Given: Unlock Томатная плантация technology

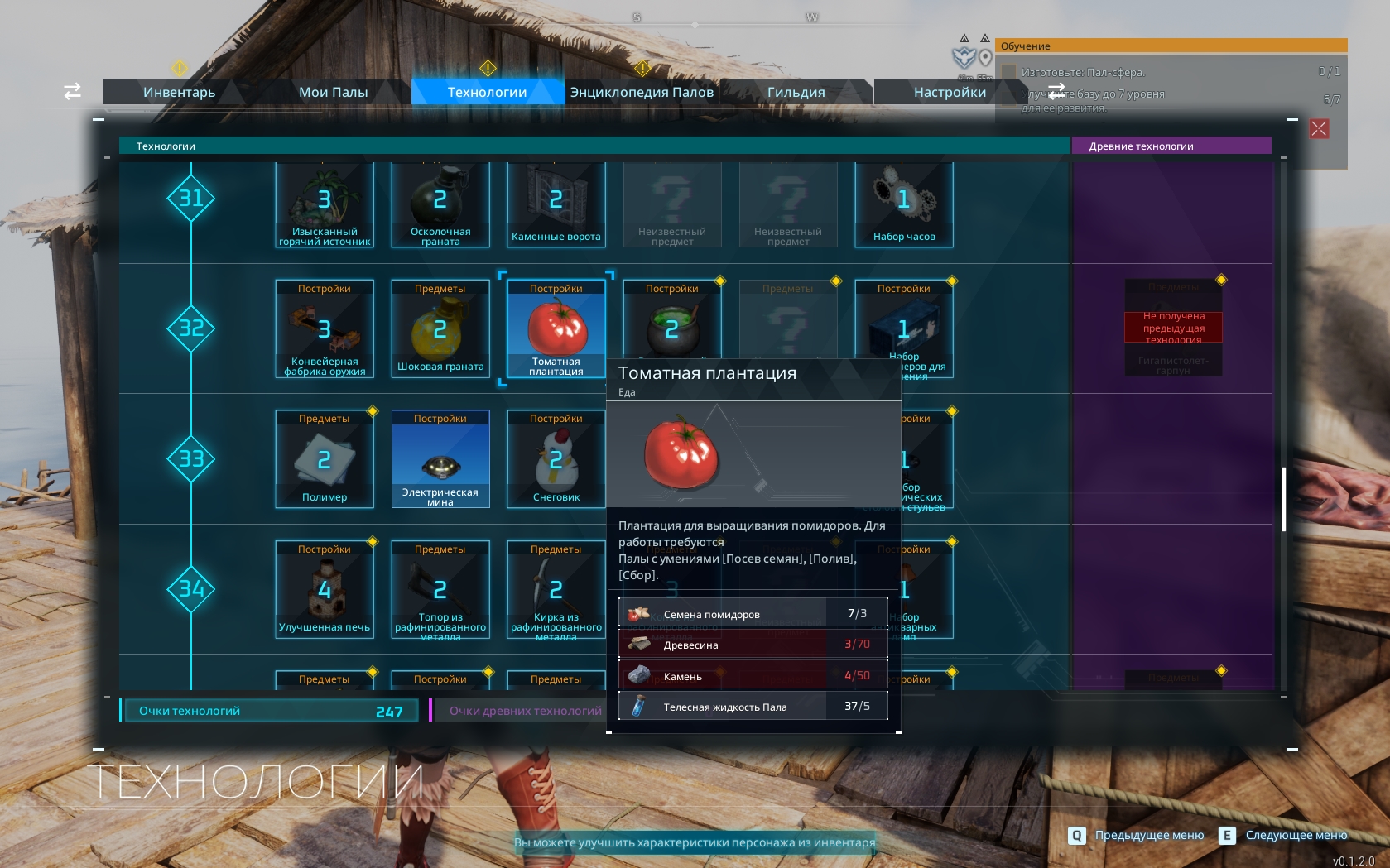Looking at the screenshot, I should click(x=556, y=328).
